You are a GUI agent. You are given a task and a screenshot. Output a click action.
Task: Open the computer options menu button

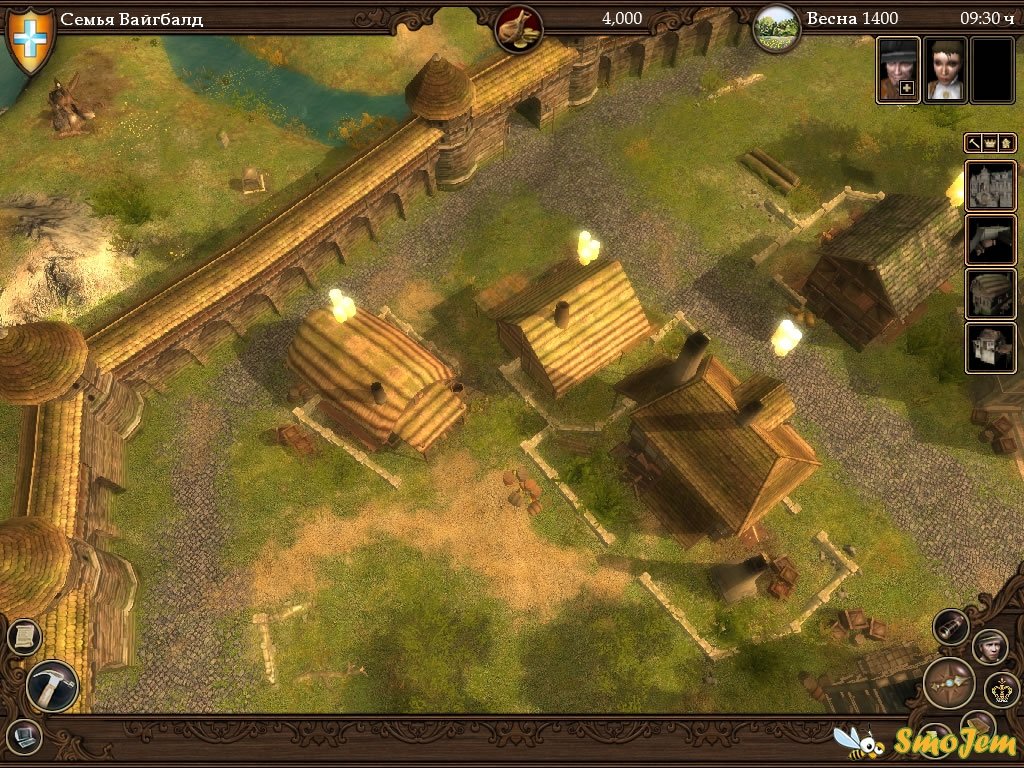click(23, 738)
